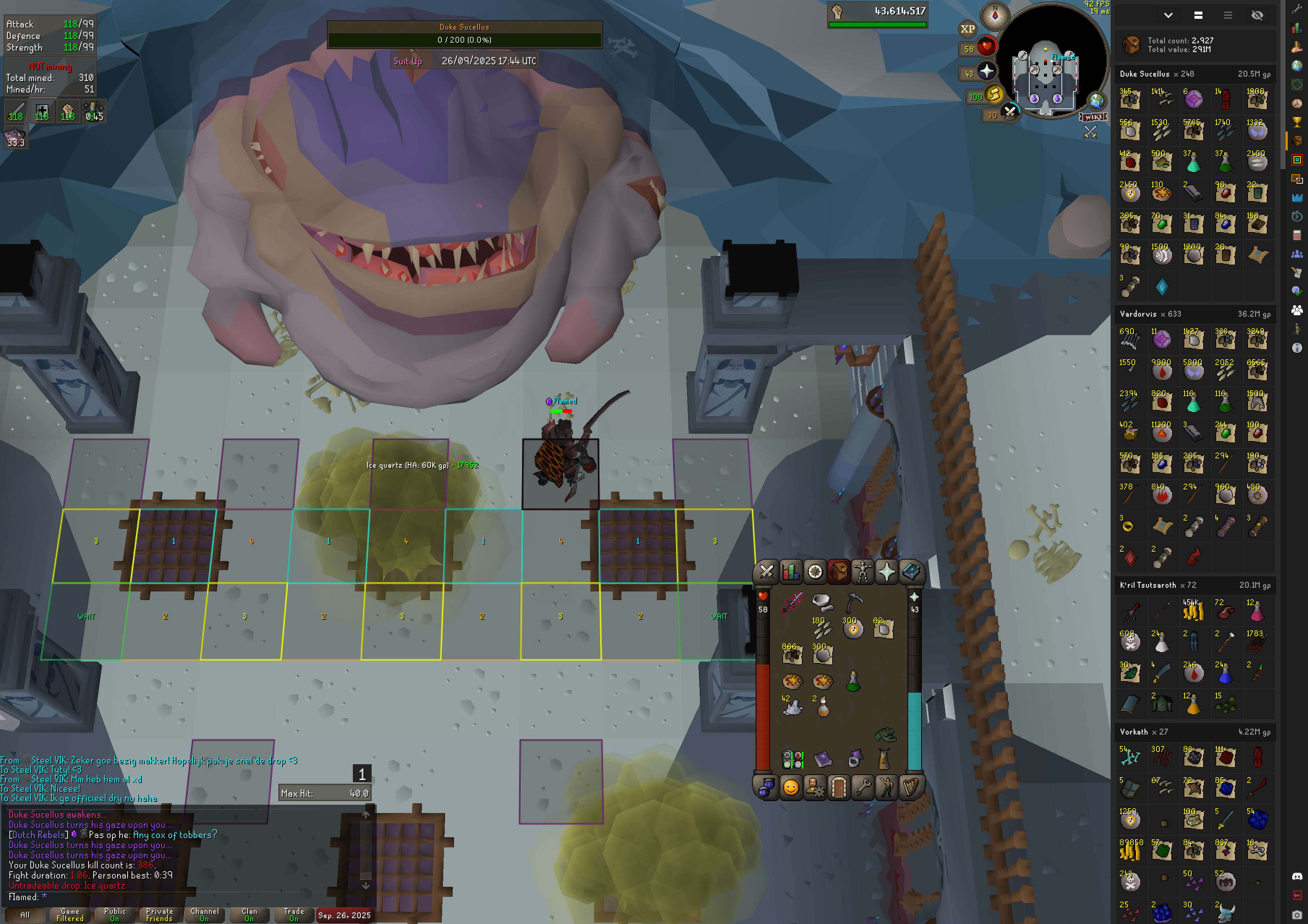Switch to the Skills tab
Viewport: 1308px width, 924px height.
pos(791,572)
